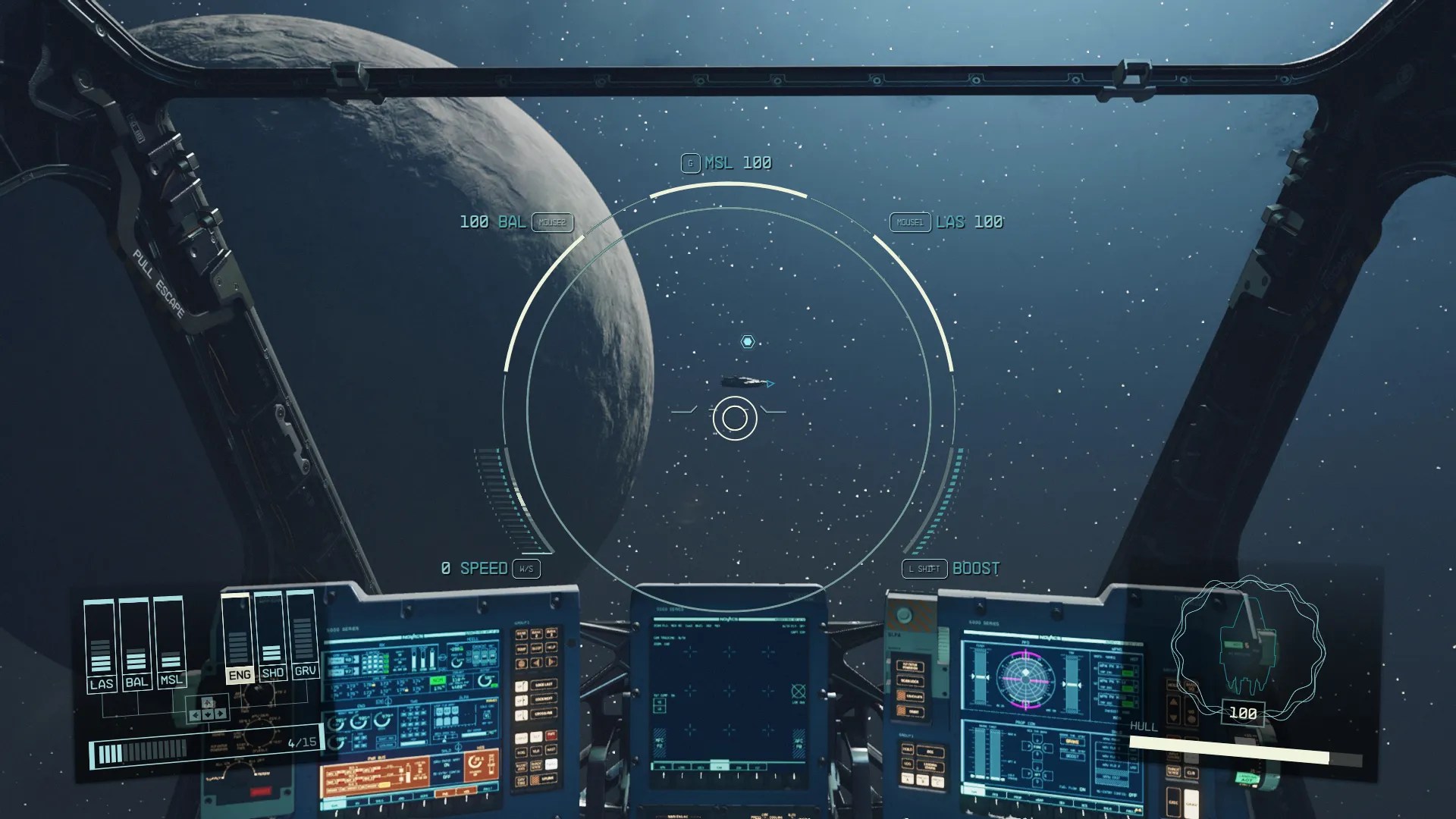Click the G key badge beside MSL 100

coord(689,162)
